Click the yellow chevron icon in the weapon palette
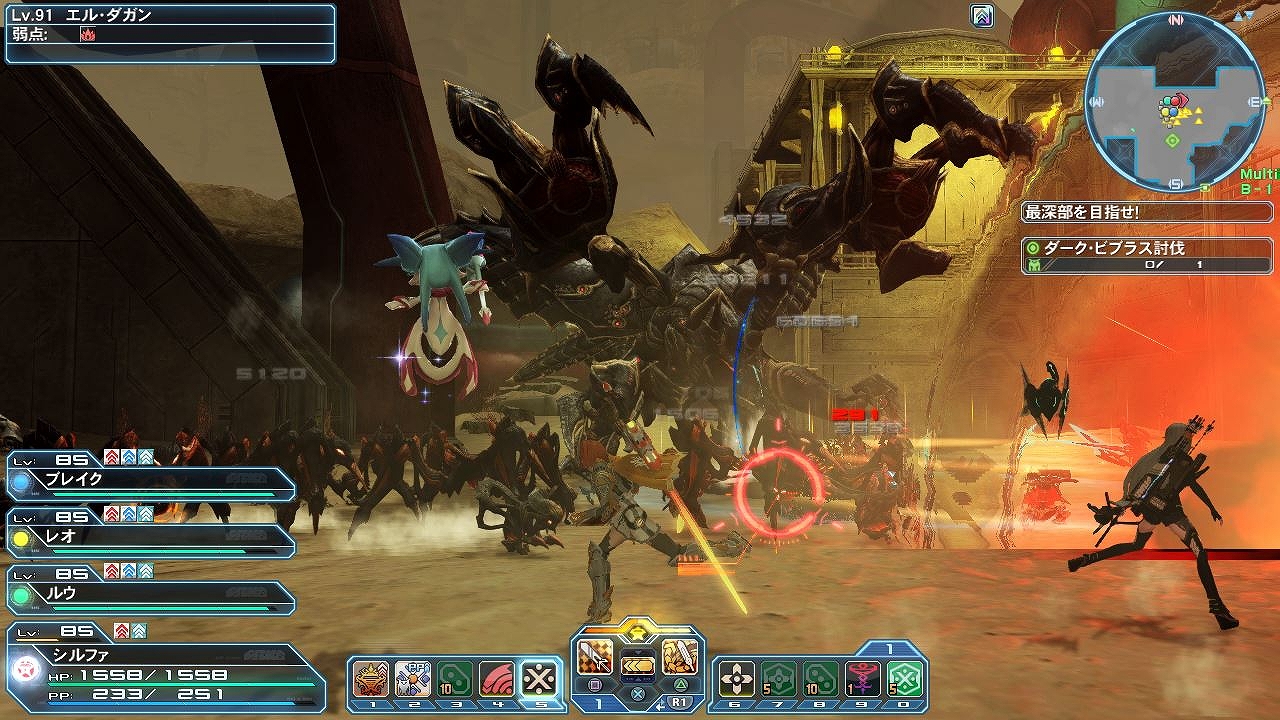Image resolution: width=1280 pixels, height=720 pixels. point(637,664)
